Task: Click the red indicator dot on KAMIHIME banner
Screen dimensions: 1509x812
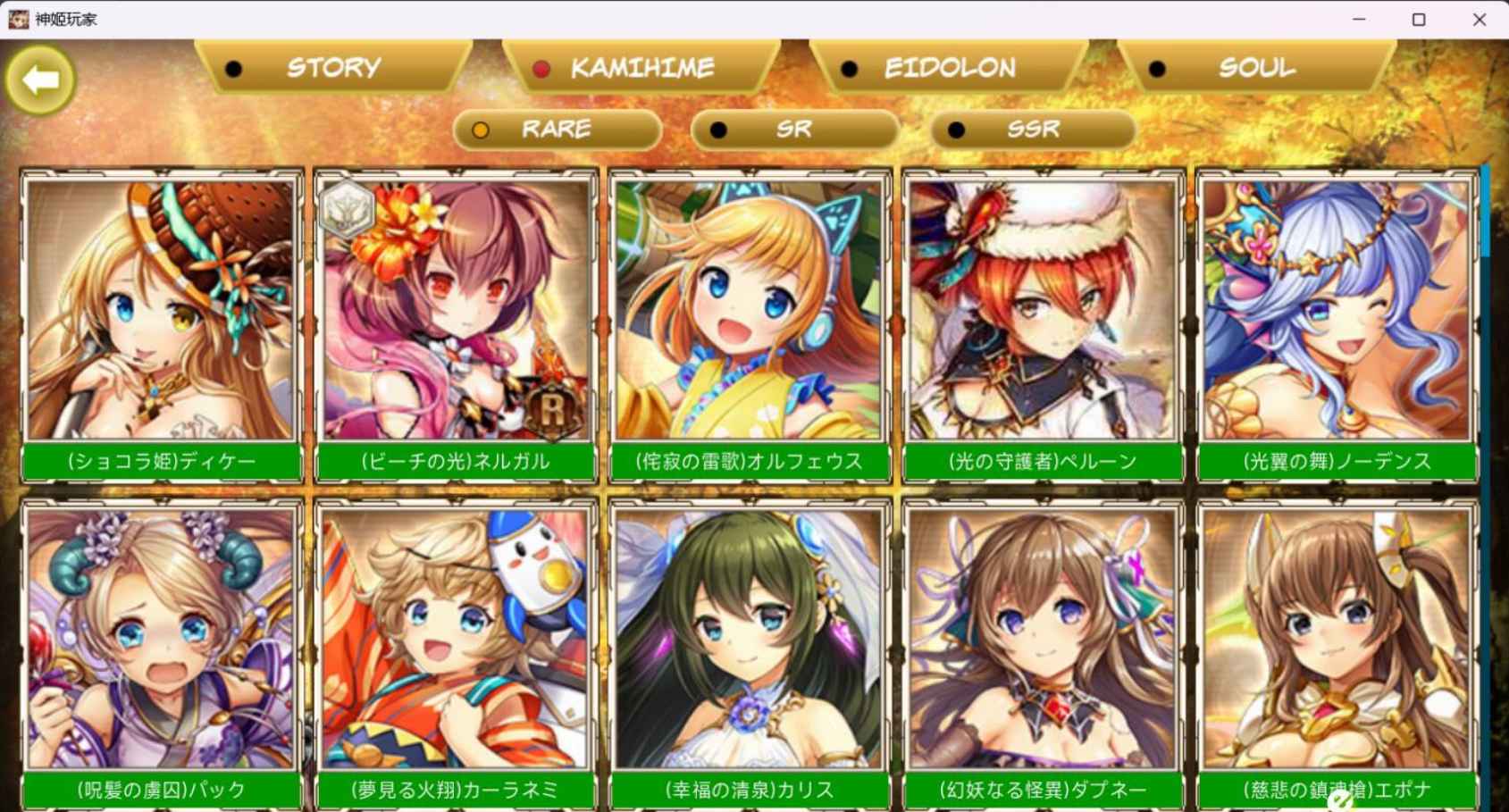Action: [541, 67]
